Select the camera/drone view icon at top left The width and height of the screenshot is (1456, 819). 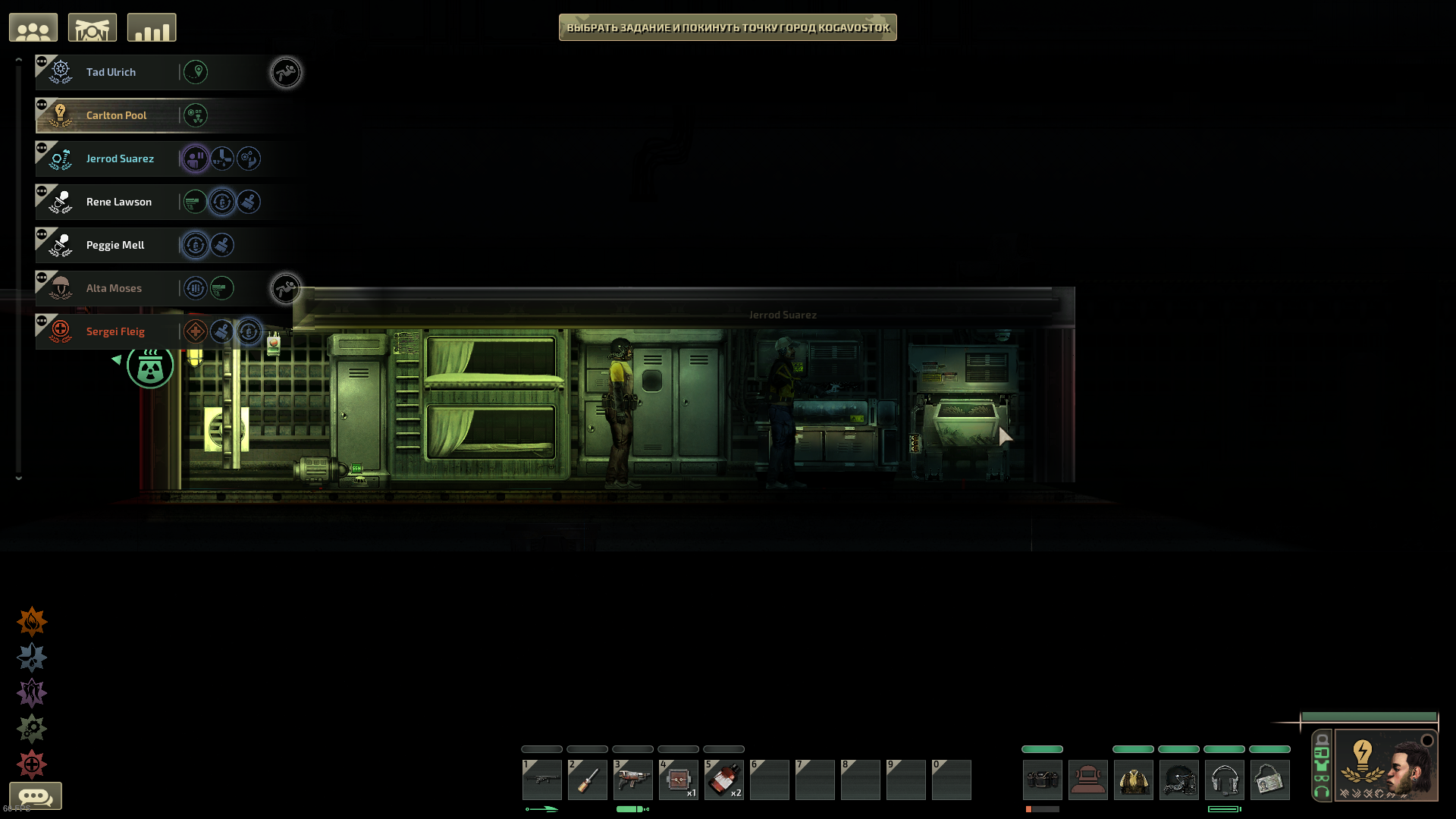pyautogui.click(x=93, y=27)
